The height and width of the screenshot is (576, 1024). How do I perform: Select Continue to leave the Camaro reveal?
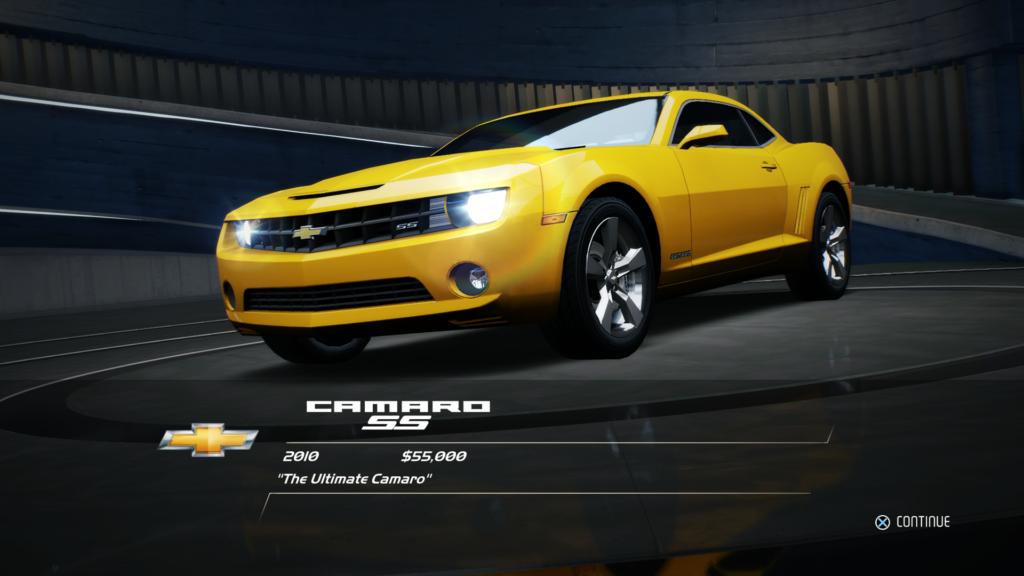click(x=913, y=521)
